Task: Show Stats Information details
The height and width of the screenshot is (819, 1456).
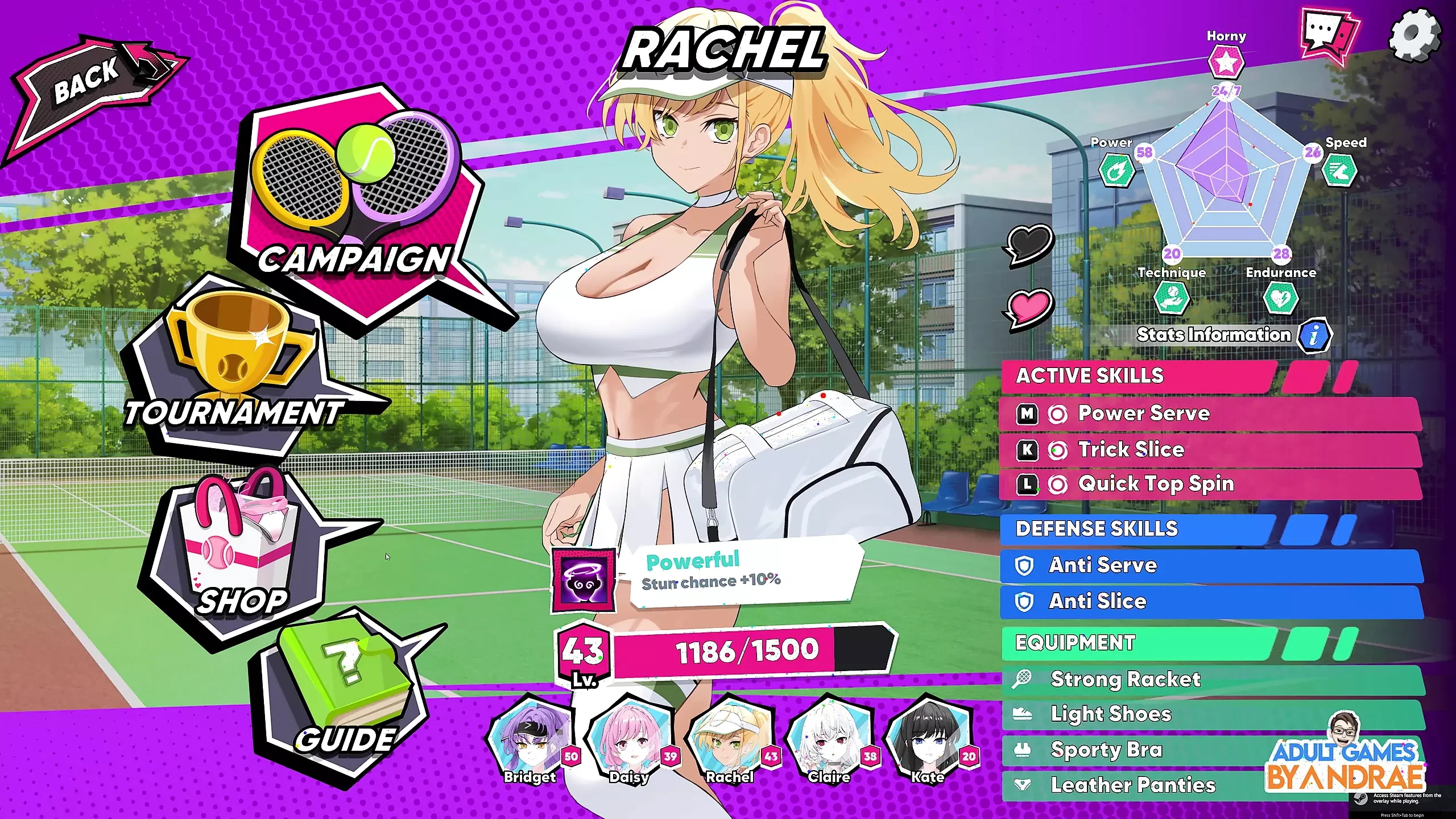Action: (1313, 336)
